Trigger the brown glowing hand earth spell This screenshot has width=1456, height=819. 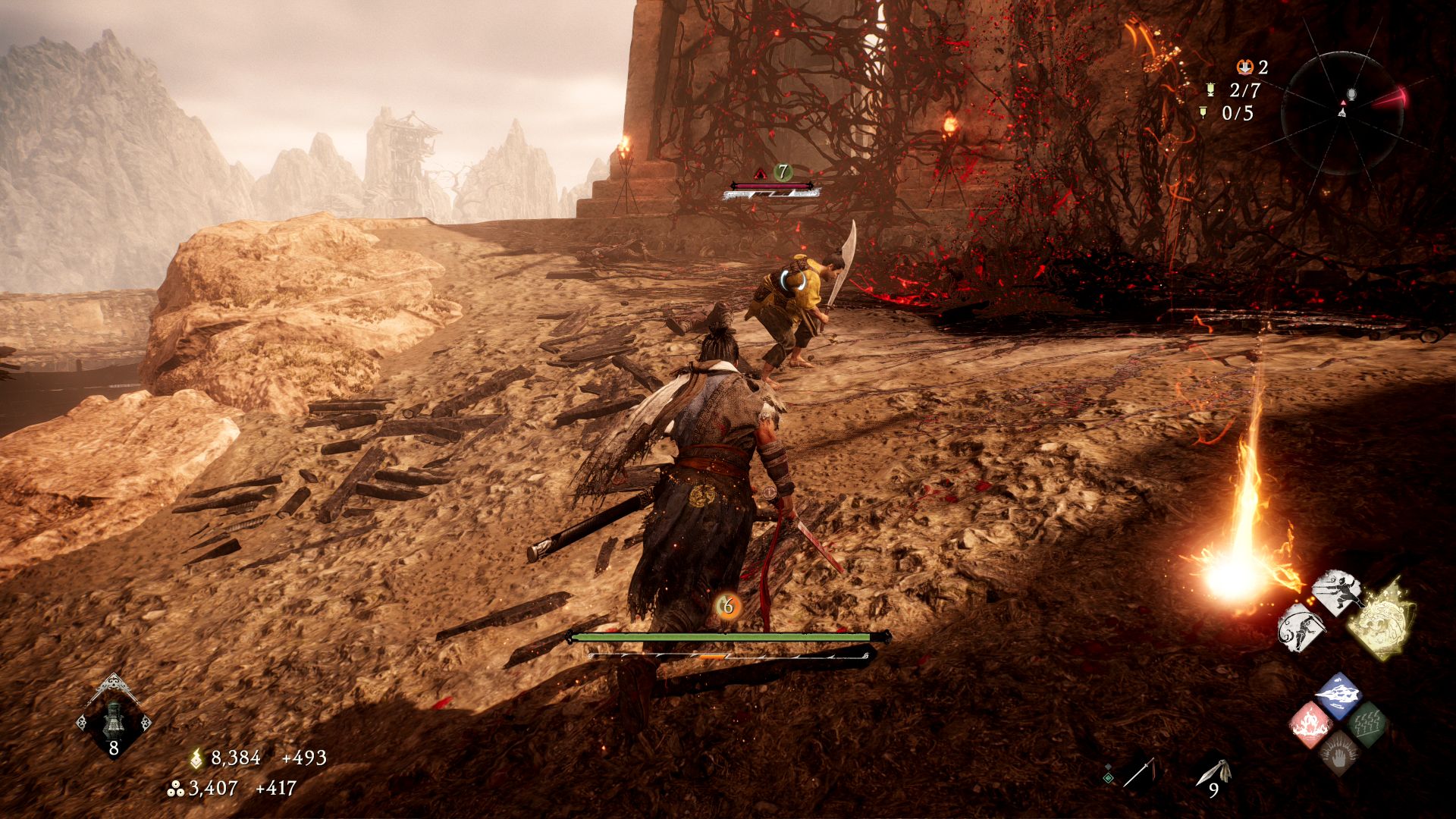point(1338,753)
